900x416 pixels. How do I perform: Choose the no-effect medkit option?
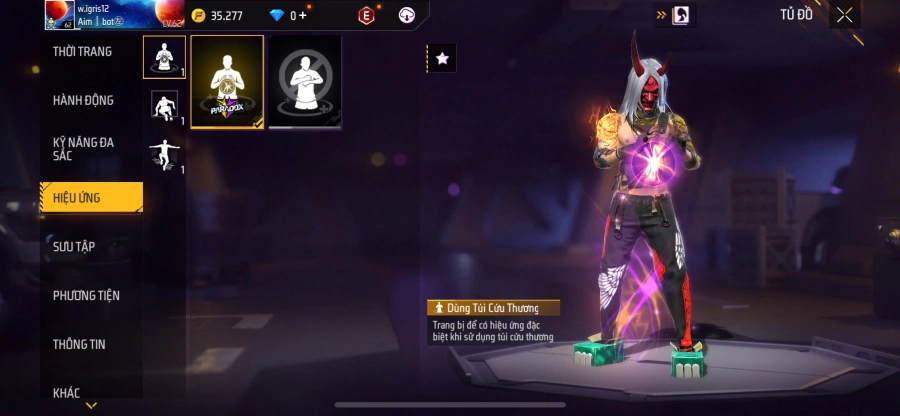pos(305,82)
